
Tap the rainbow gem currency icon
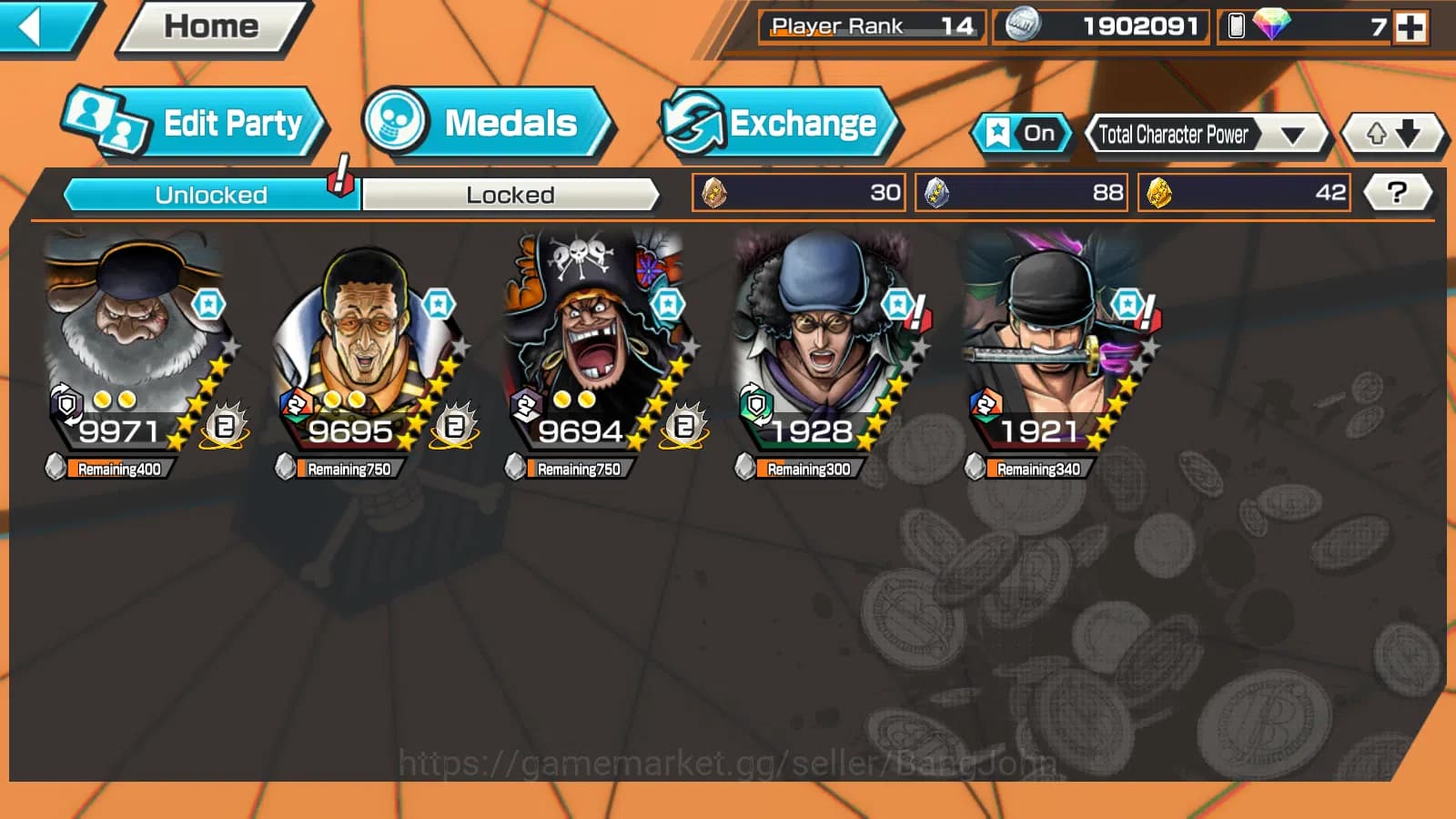(1270, 25)
